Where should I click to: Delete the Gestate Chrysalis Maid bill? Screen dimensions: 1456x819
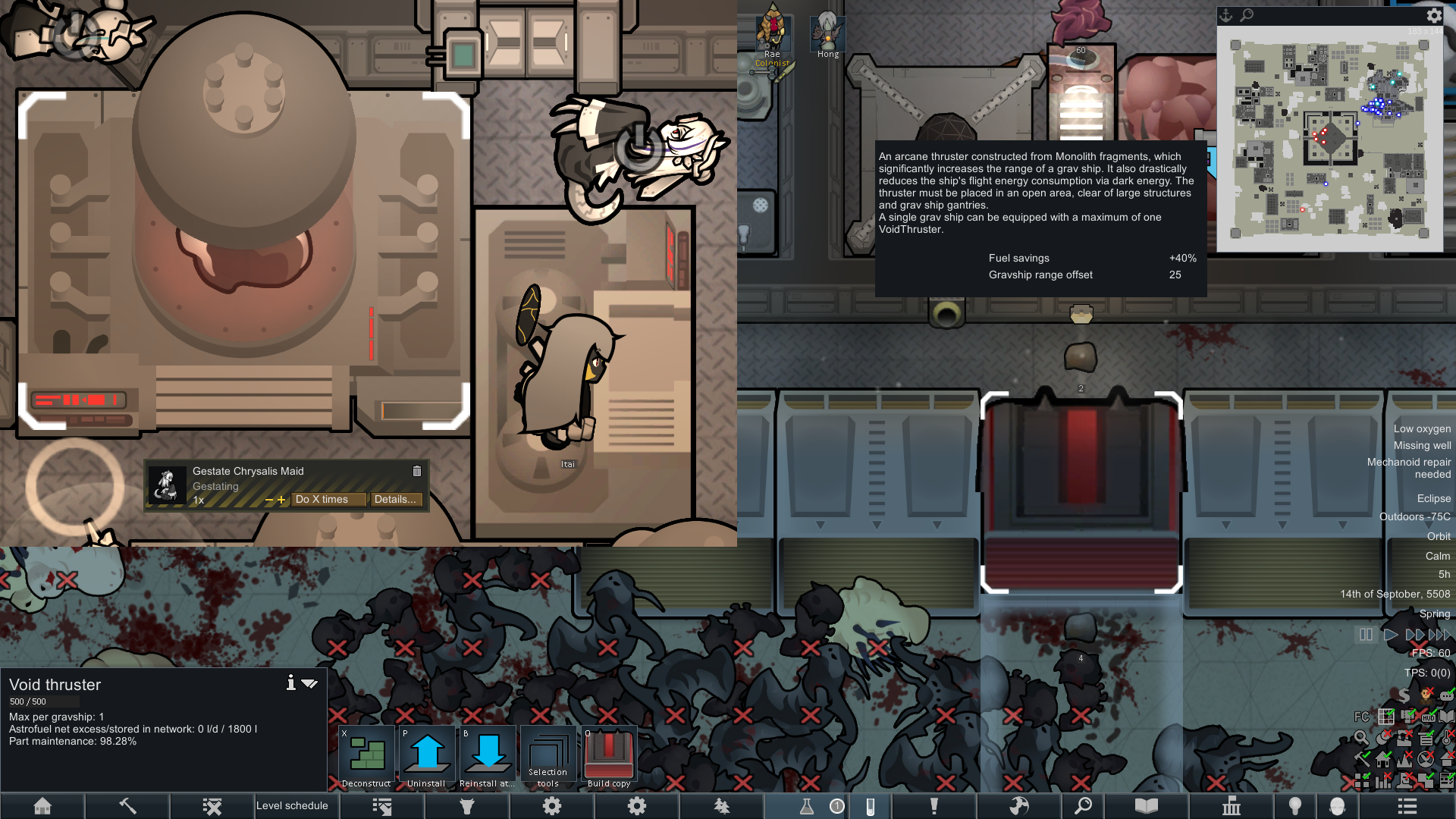pos(416,471)
